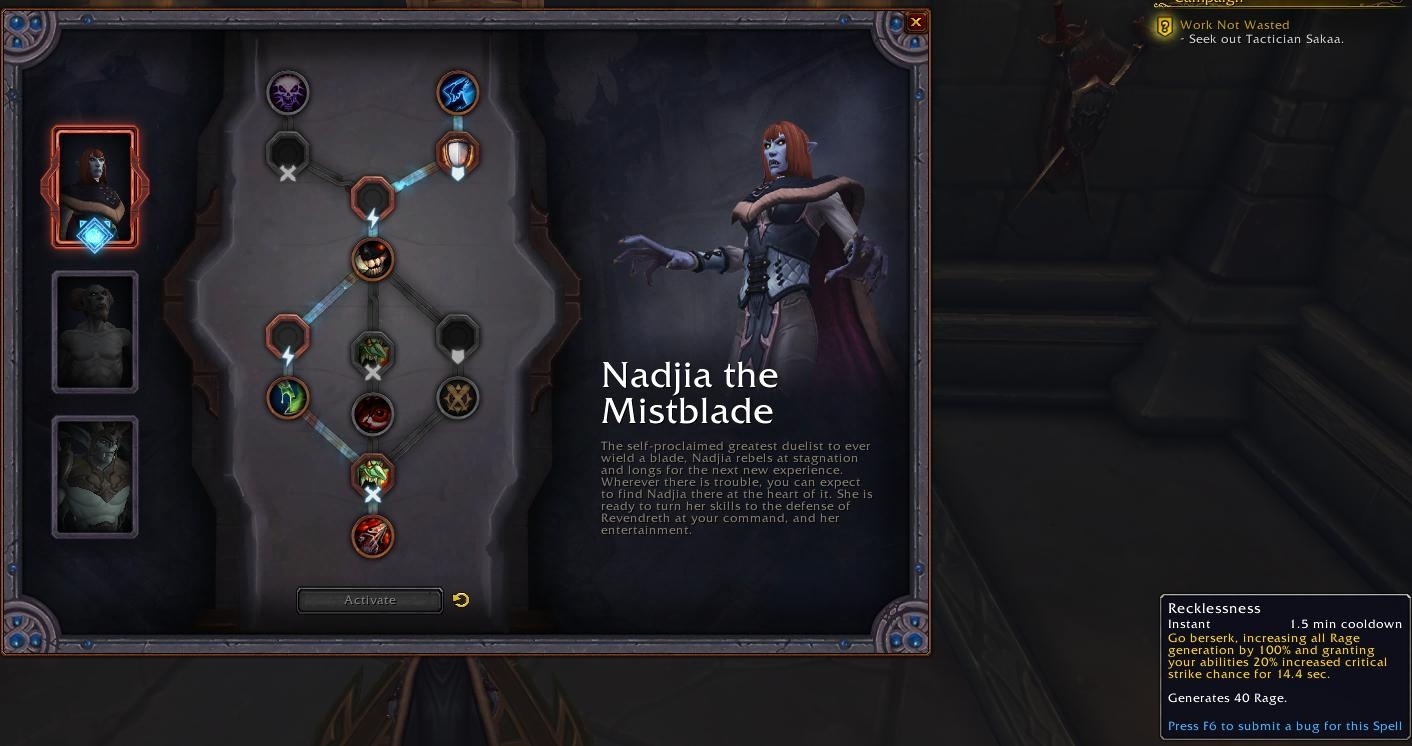Click the Activate button
The width and height of the screenshot is (1412, 746).
click(x=369, y=599)
